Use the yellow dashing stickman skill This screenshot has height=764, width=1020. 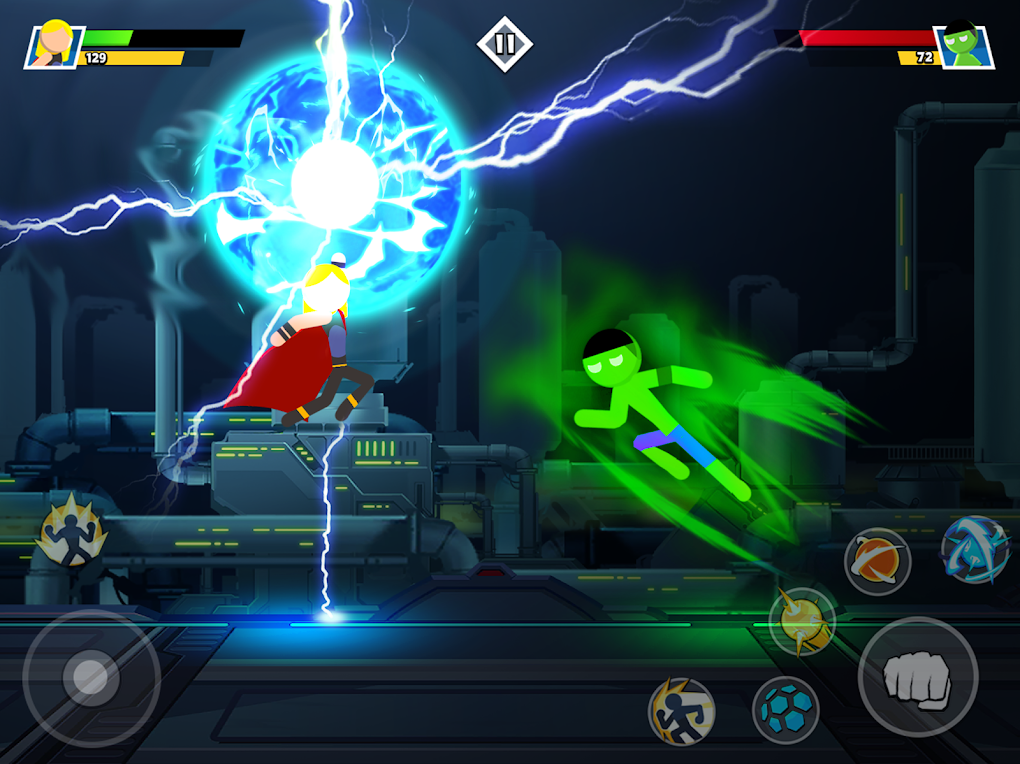[681, 711]
